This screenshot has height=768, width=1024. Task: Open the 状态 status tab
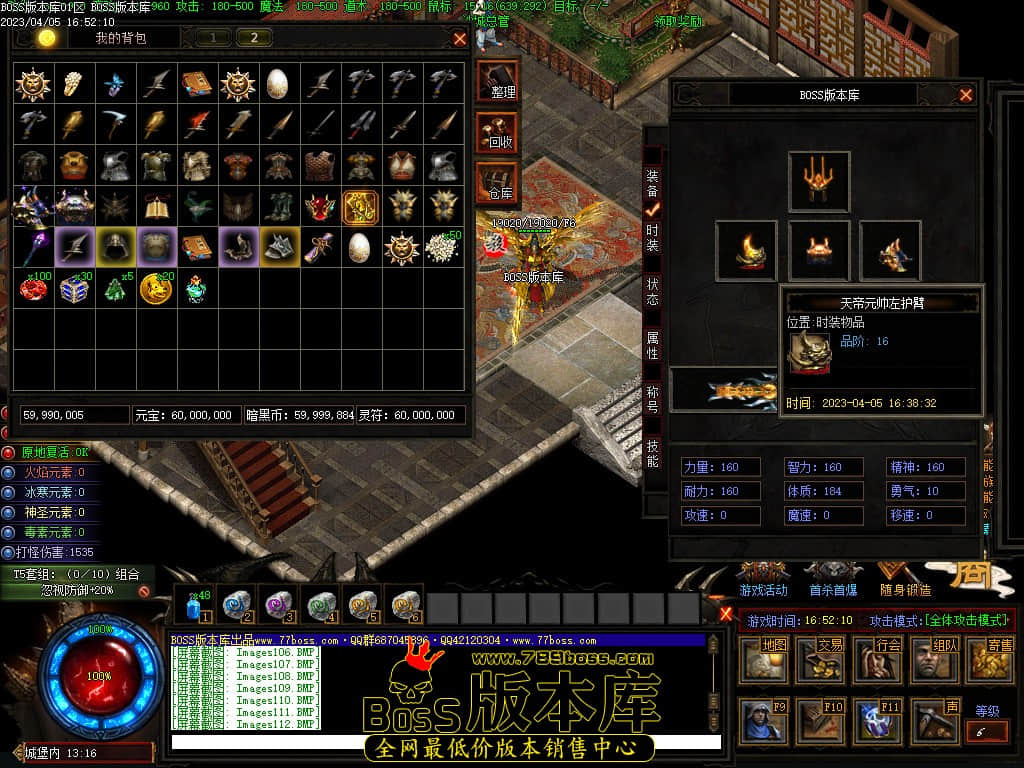pos(652,291)
